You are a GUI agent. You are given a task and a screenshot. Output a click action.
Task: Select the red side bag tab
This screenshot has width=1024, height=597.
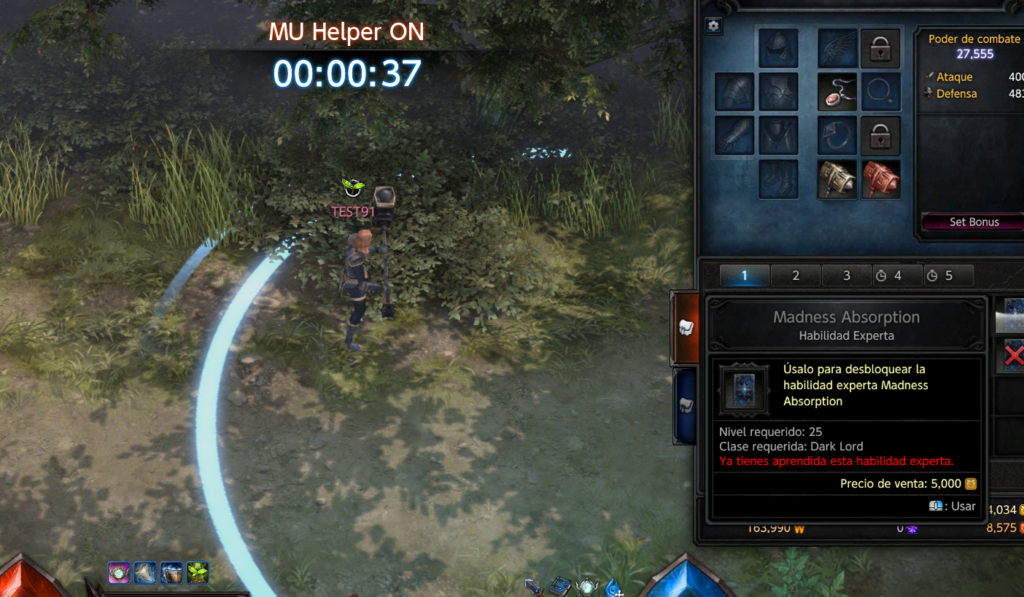click(685, 327)
